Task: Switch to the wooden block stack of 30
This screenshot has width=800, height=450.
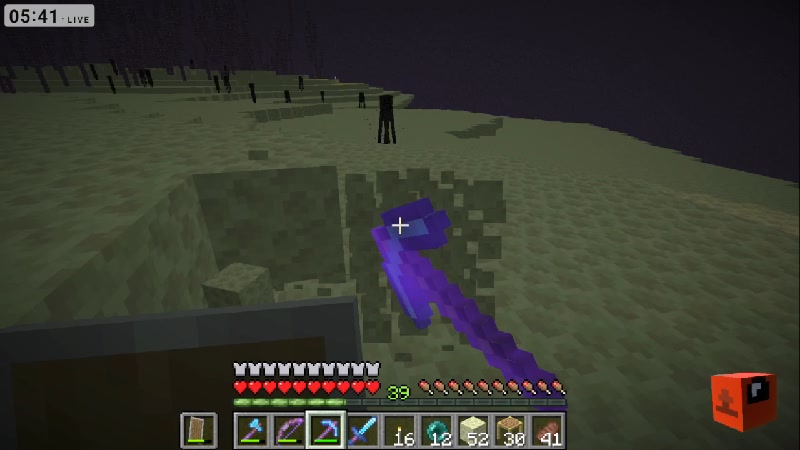Action: [x=511, y=431]
